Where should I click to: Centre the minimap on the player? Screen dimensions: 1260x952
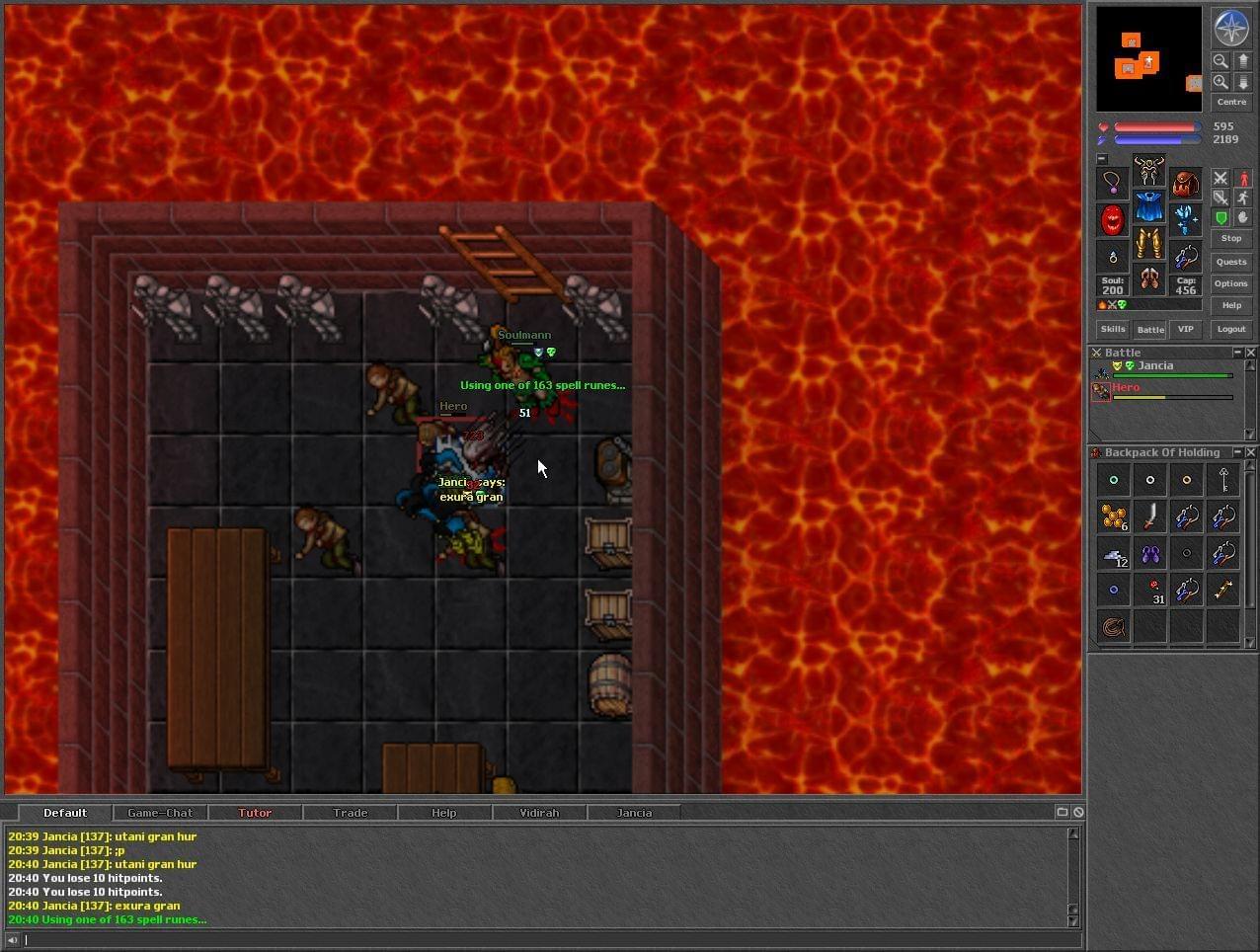pos(1231,102)
